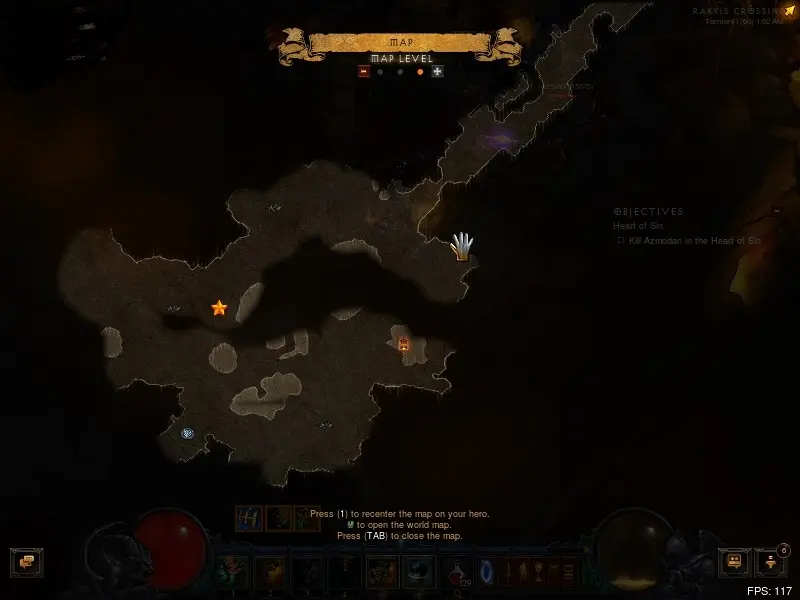
Task: Open the social friends list button
Action: point(735,562)
